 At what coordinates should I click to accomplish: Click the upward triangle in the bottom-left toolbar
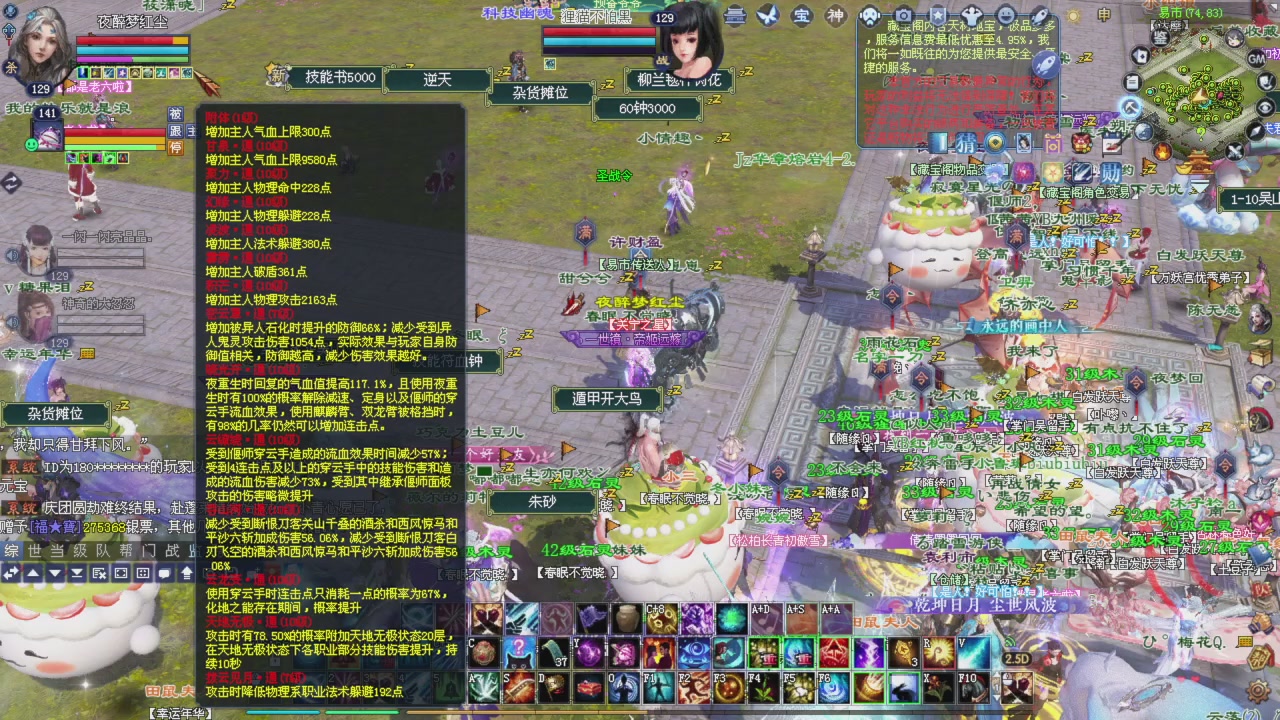click(x=31, y=573)
